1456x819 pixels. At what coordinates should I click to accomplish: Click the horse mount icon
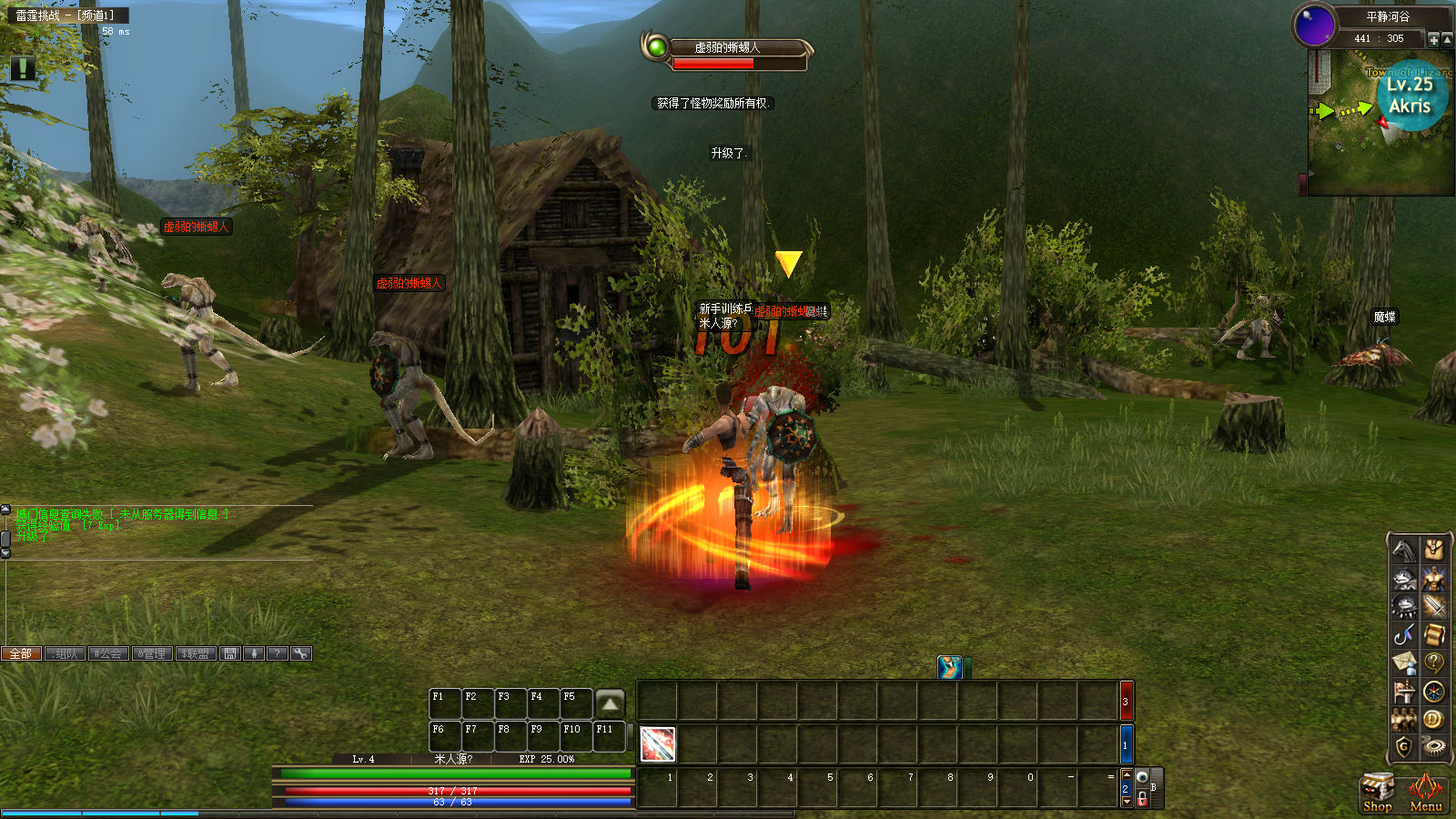tap(1404, 550)
